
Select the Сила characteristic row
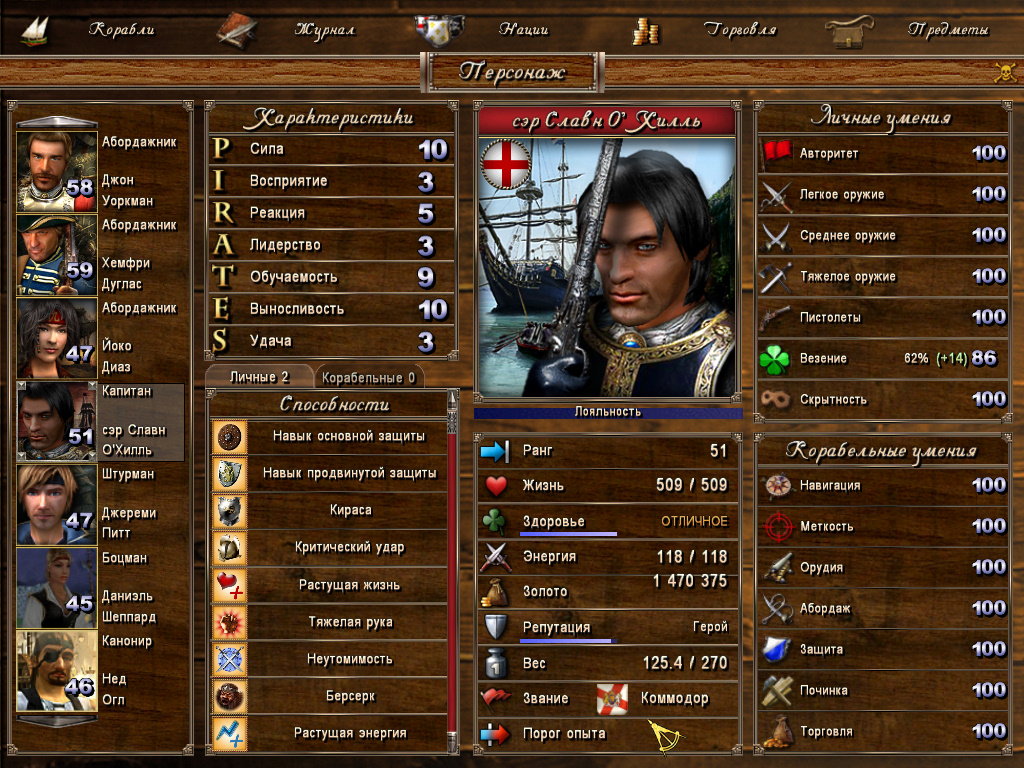[x=331, y=149]
